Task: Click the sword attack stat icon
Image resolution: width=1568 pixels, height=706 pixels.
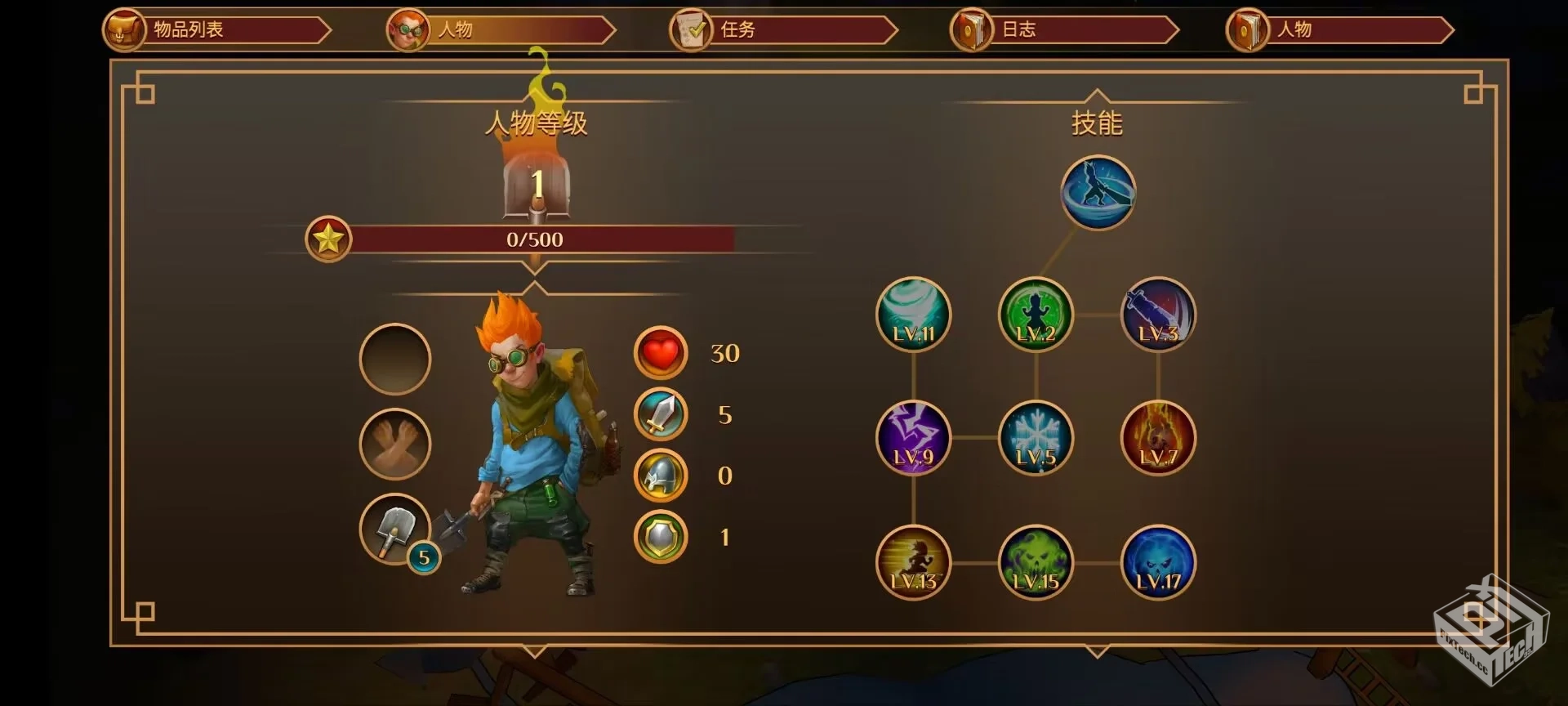Action: point(661,414)
